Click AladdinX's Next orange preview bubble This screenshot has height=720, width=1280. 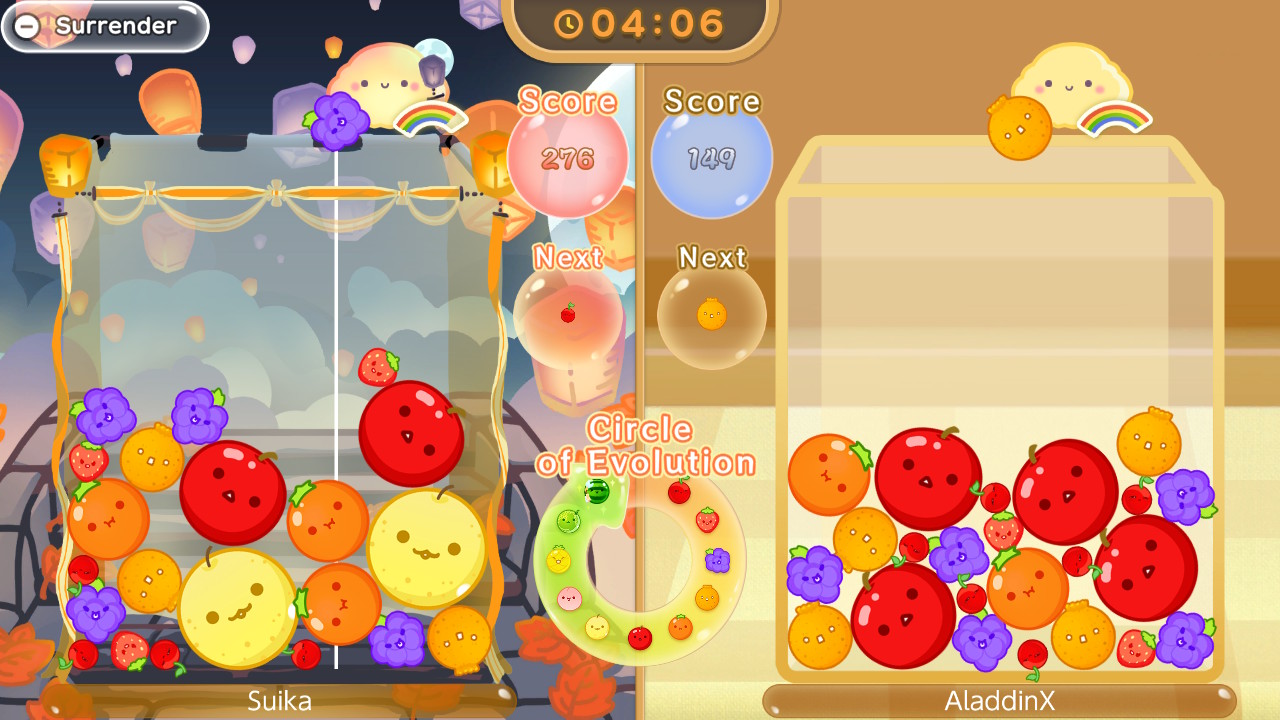coord(710,313)
